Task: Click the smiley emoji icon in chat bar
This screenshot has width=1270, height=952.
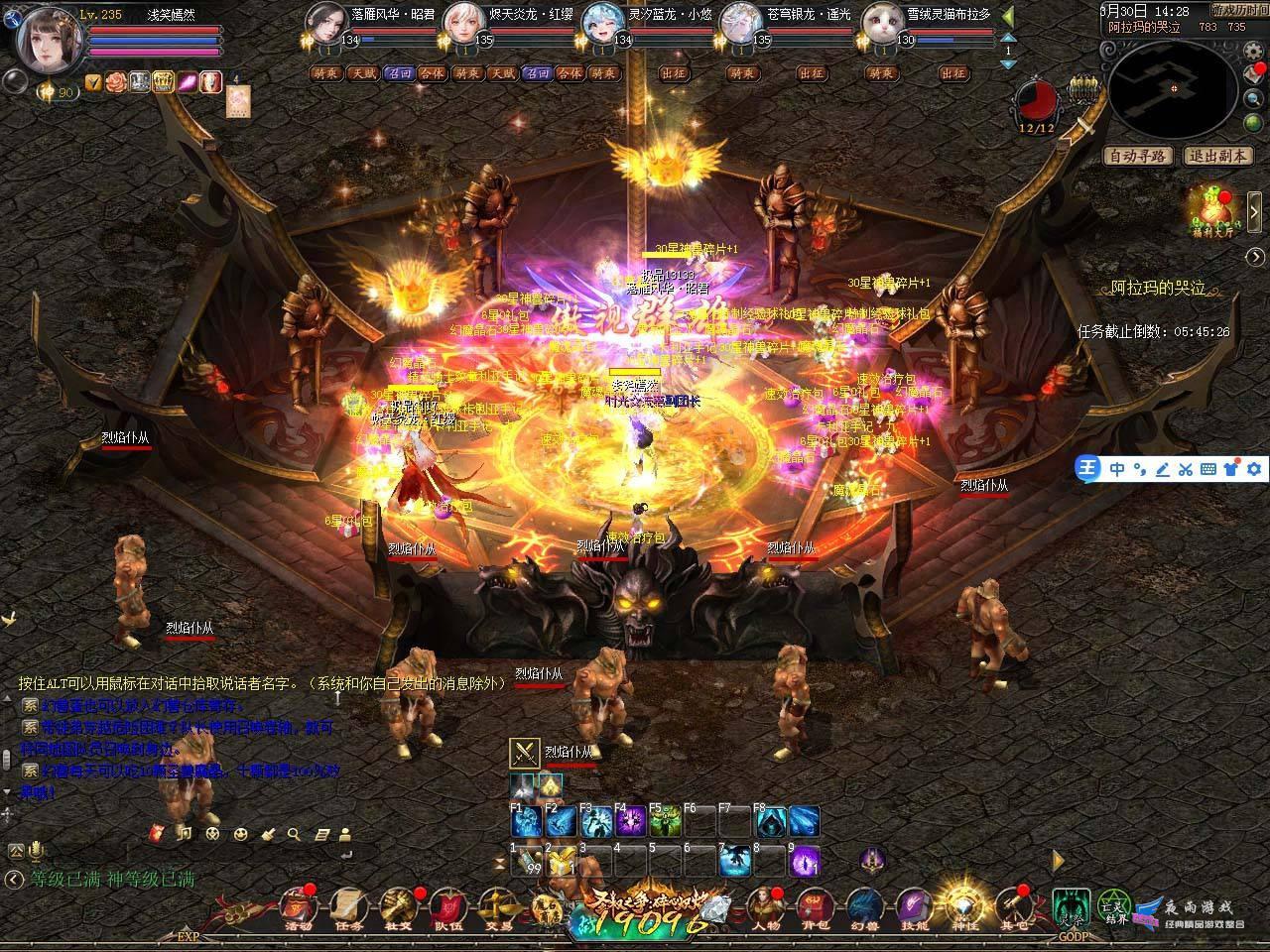Action: 241,834
